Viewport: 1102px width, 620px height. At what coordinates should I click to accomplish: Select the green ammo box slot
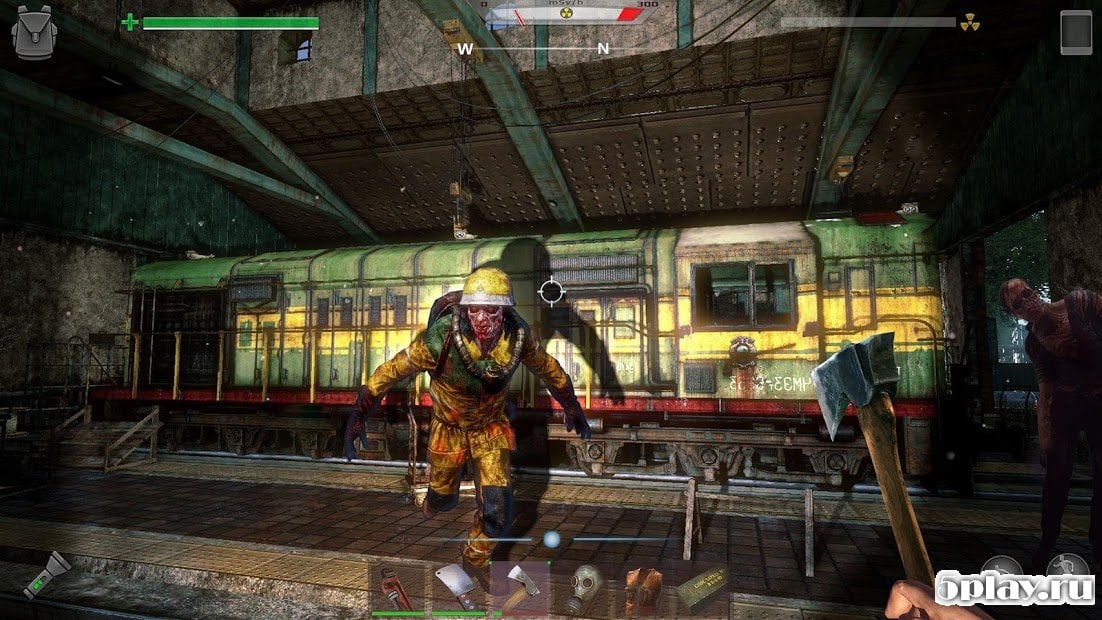[x=702, y=590]
